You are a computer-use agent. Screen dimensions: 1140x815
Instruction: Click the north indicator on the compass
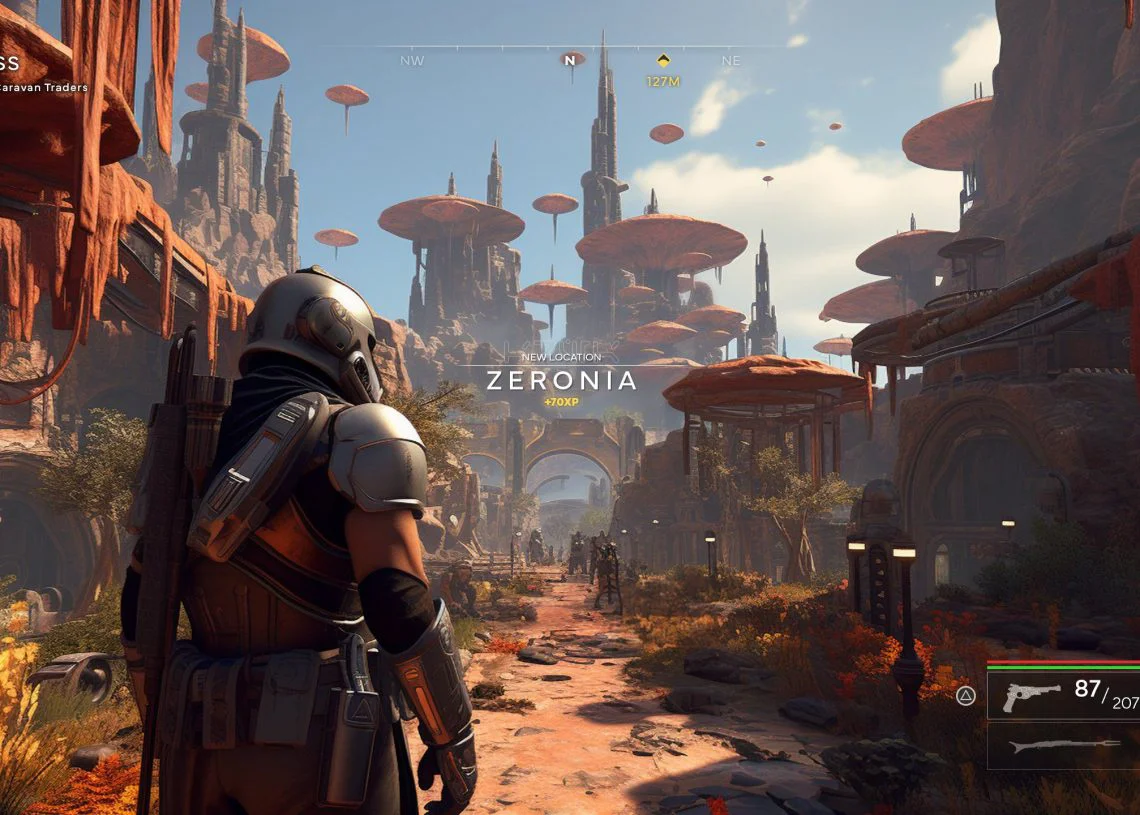click(571, 60)
